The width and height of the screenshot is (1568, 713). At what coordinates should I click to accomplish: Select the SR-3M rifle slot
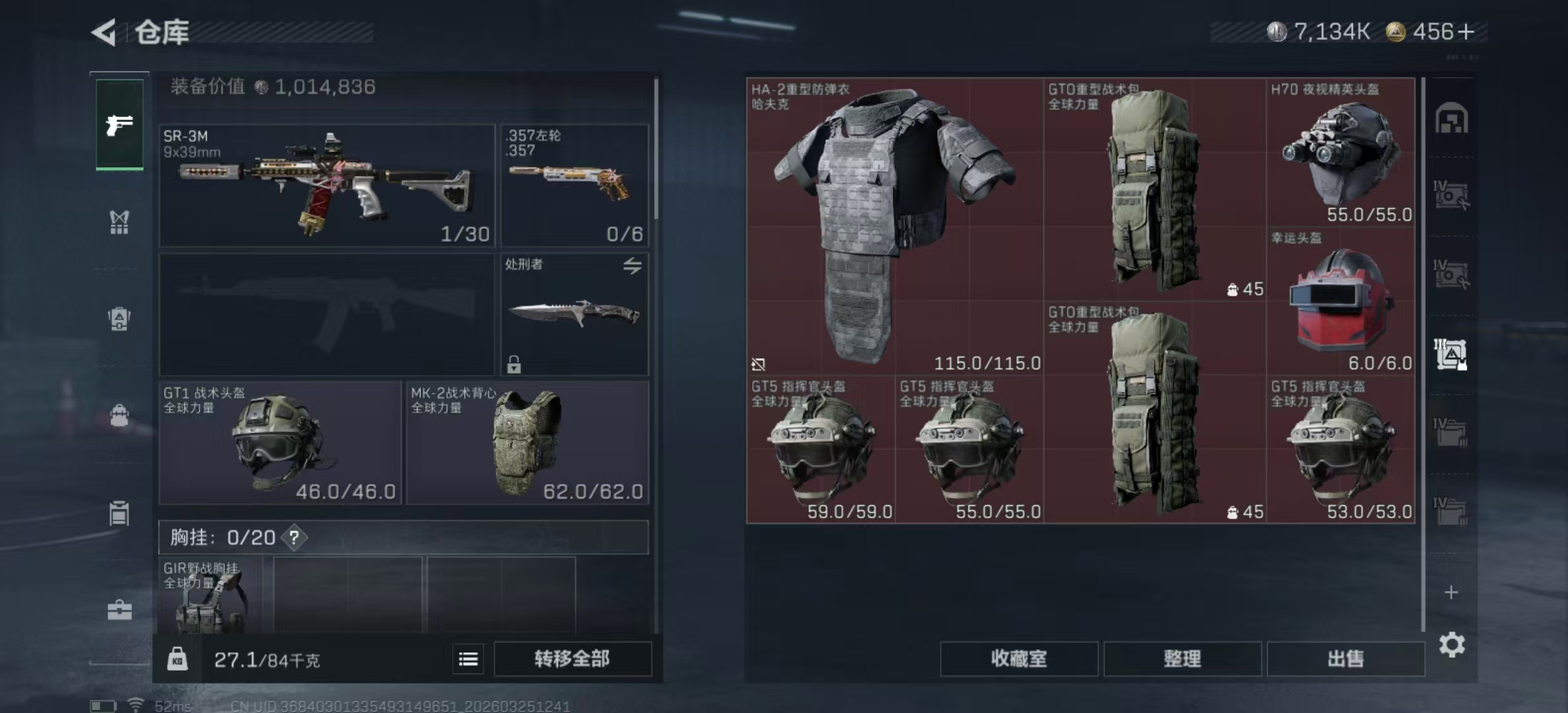click(x=327, y=186)
